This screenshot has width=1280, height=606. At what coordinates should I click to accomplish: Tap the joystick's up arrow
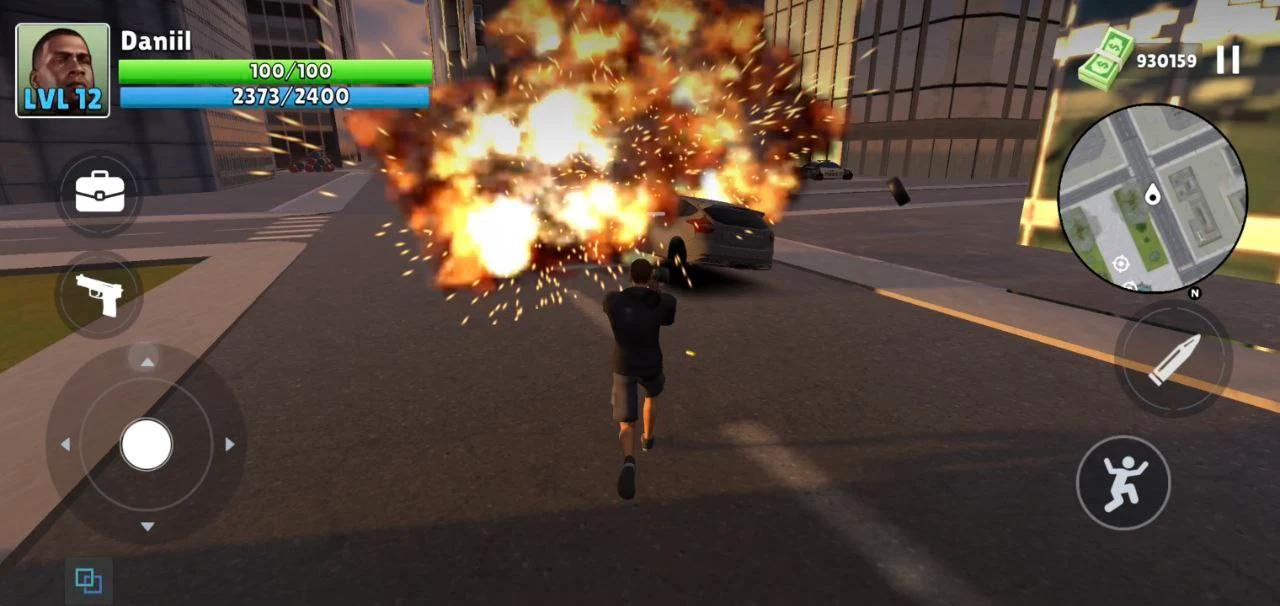click(147, 362)
